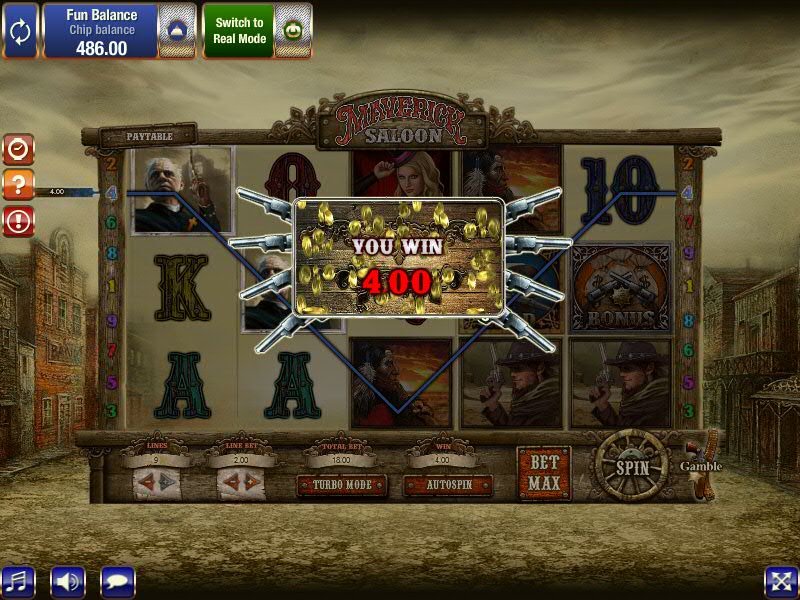Screen dimensions: 800x600
Task: Click the BET MAX button
Action: pyautogui.click(x=544, y=473)
